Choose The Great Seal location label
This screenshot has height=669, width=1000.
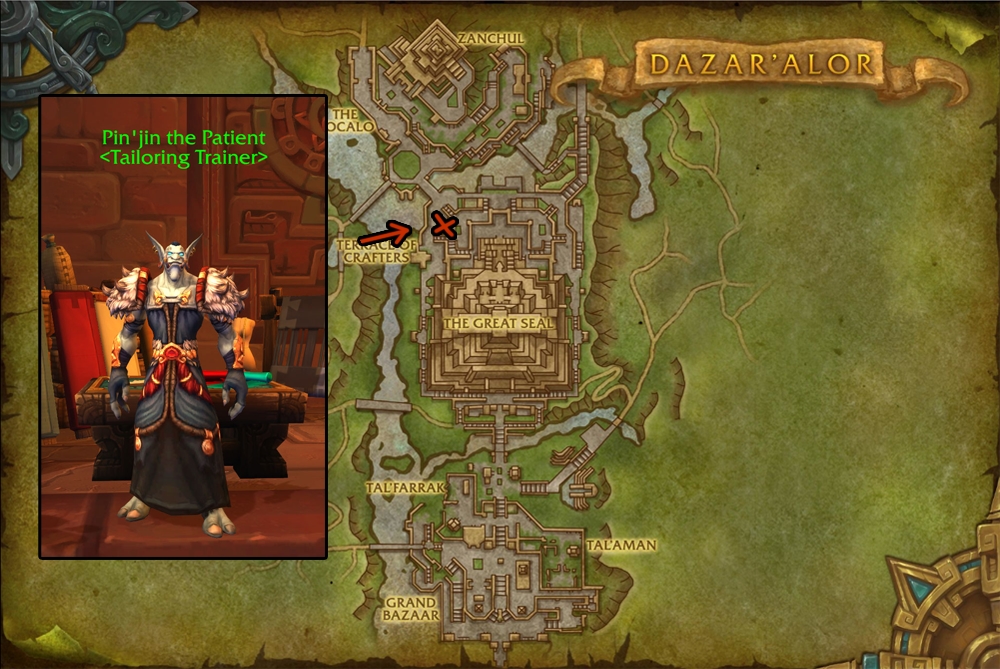pos(498,323)
